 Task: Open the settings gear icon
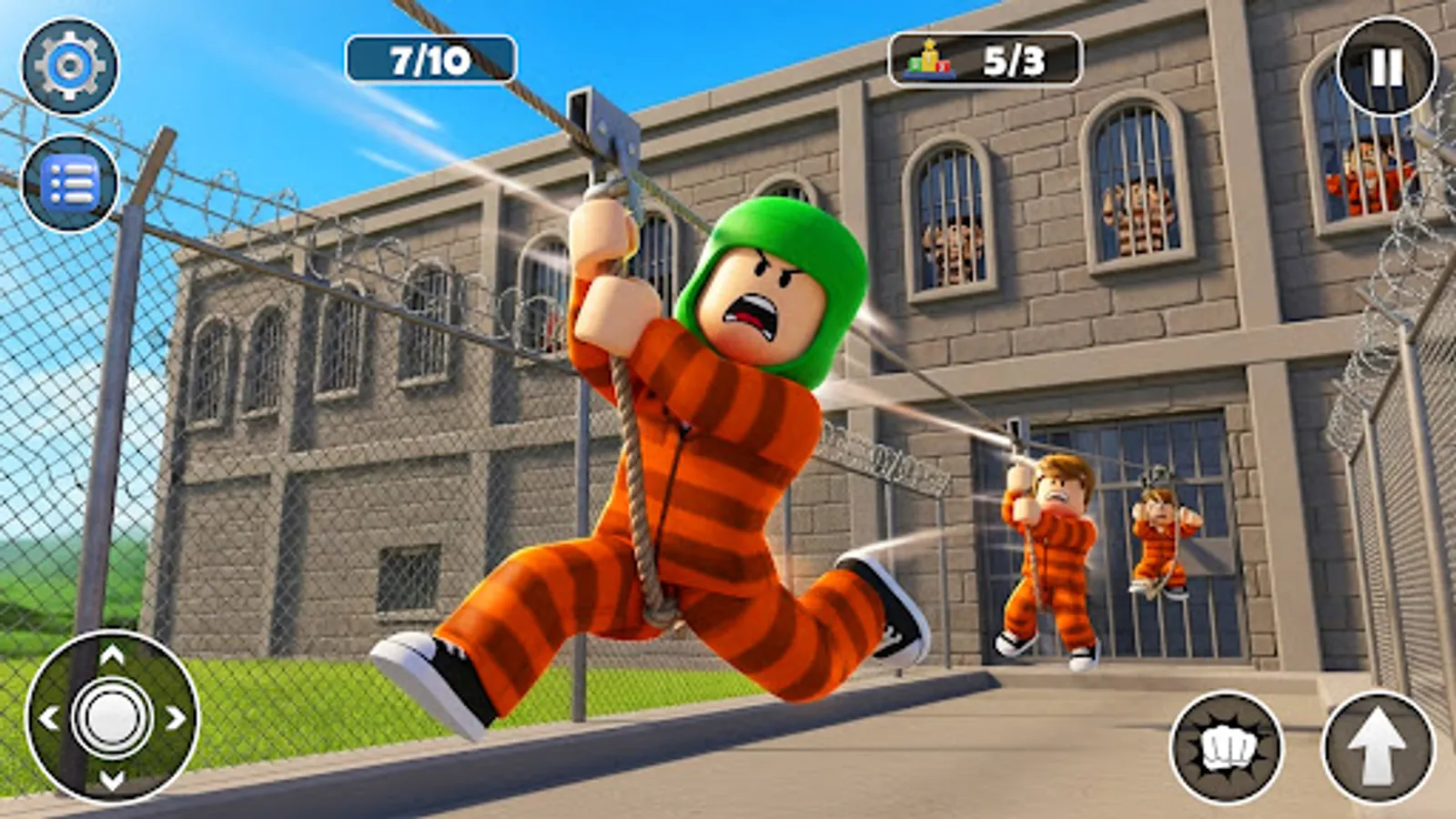coord(68,64)
